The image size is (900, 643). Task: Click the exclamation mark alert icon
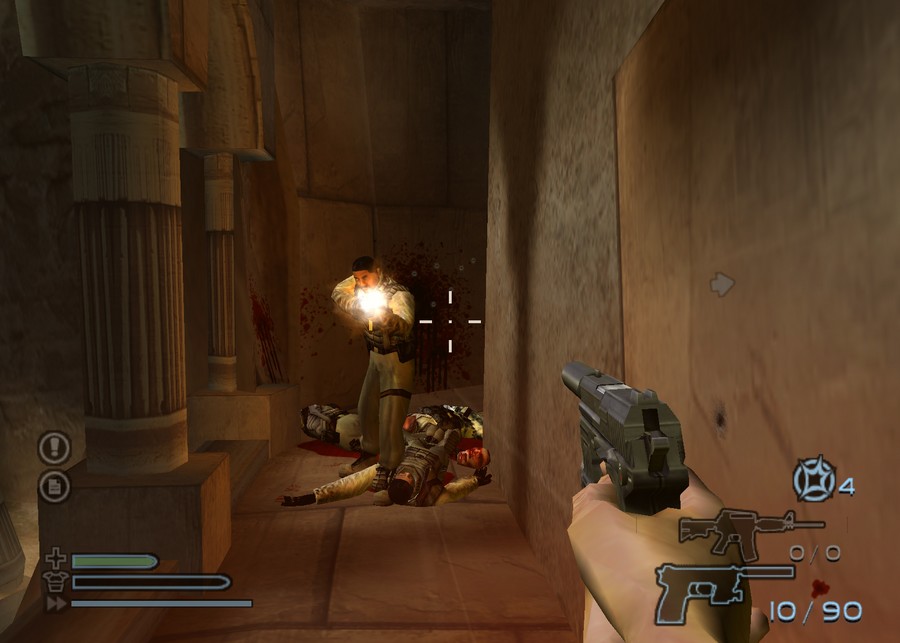pos(54,446)
